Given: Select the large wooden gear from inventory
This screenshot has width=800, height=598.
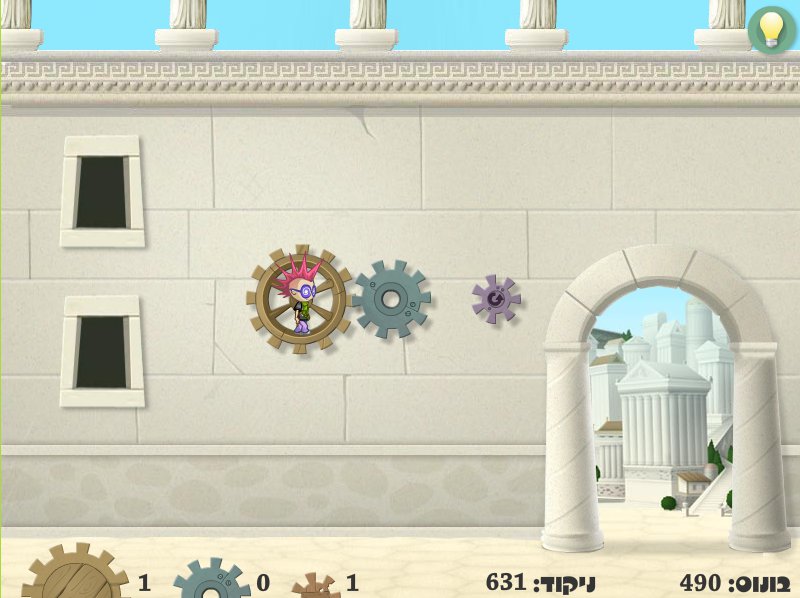Looking at the screenshot, I should 75,576.
